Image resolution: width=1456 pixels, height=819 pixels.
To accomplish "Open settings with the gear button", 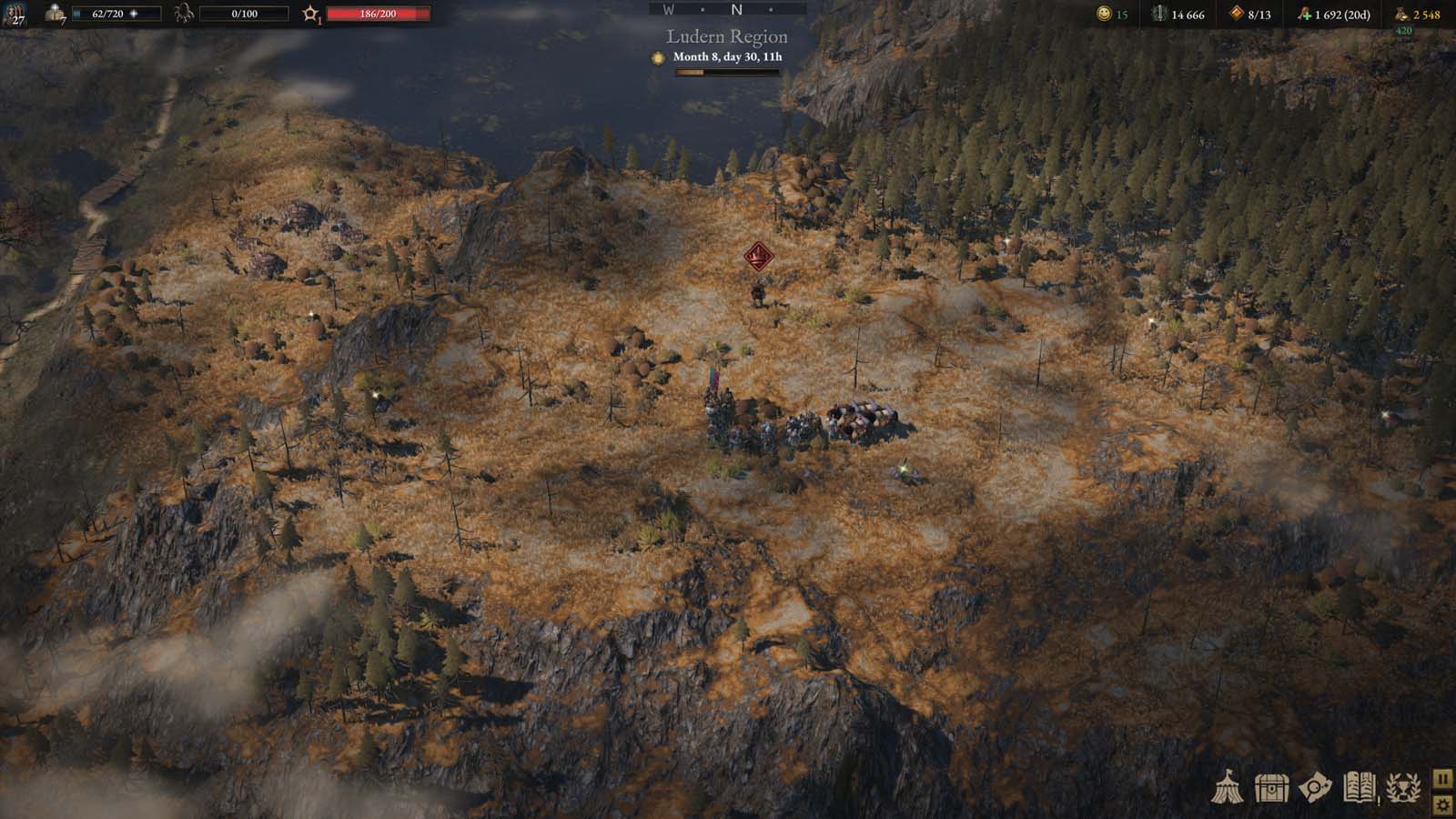I will 1442,804.
